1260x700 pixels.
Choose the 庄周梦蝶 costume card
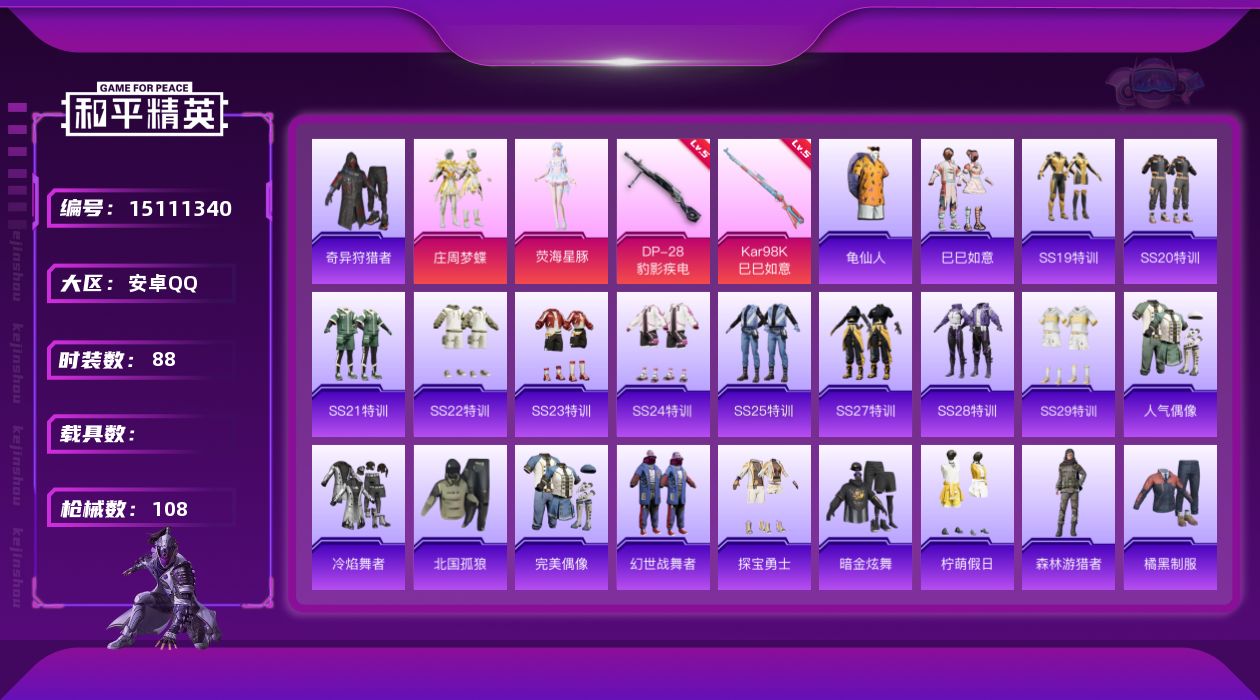pyautogui.click(x=460, y=211)
